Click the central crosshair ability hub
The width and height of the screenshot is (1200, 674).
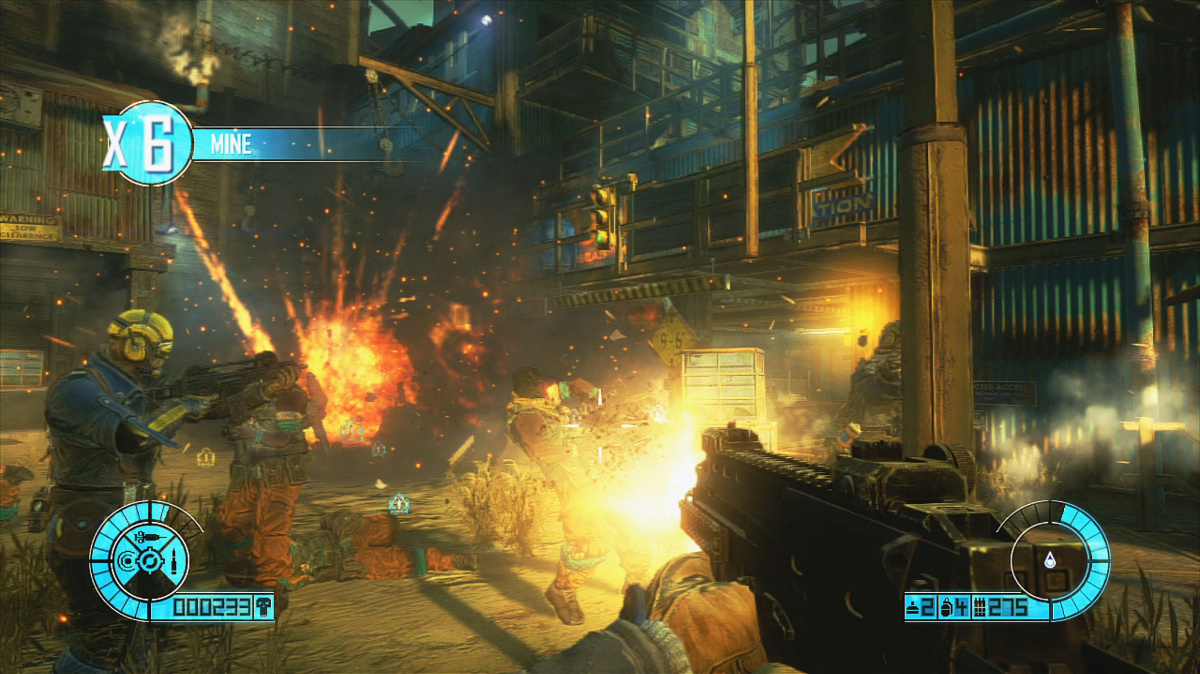[152, 563]
